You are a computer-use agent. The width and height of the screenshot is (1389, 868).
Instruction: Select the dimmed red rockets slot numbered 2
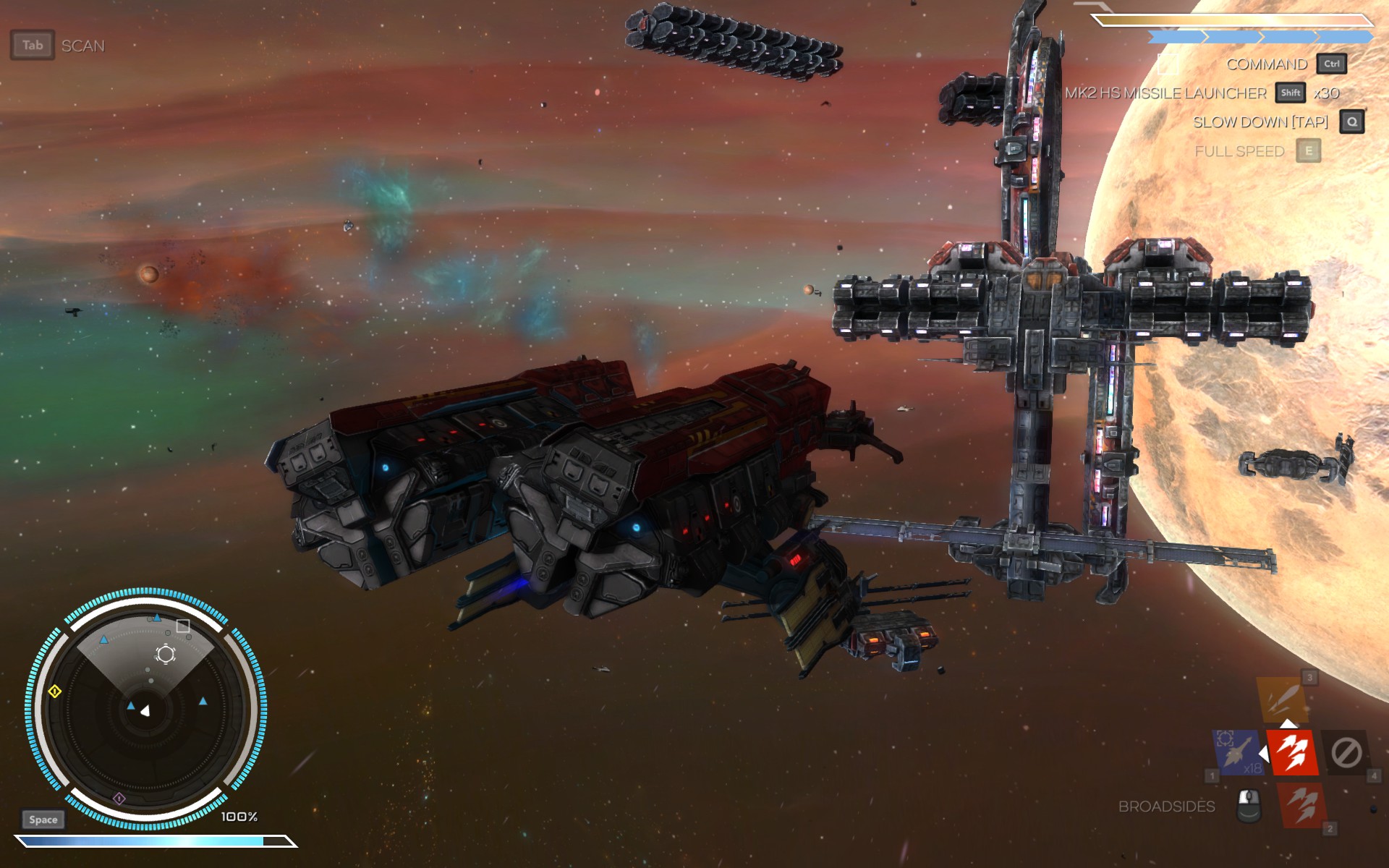(x=1303, y=804)
